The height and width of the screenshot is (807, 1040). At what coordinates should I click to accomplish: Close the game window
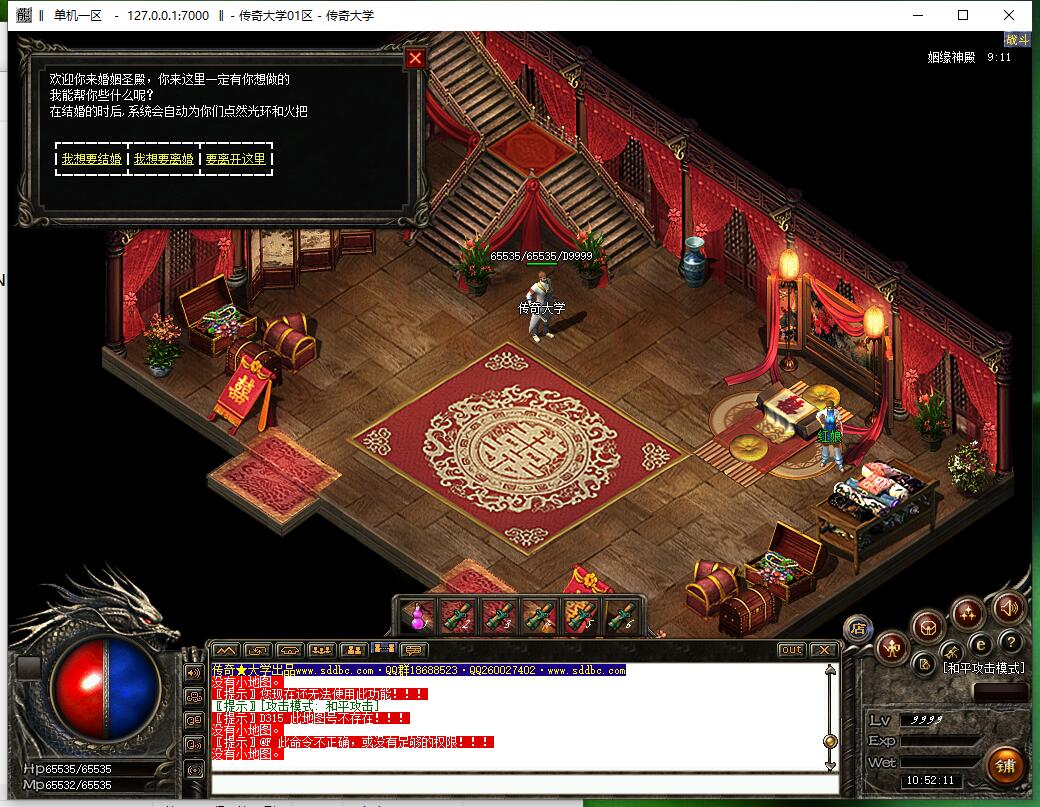click(1009, 15)
